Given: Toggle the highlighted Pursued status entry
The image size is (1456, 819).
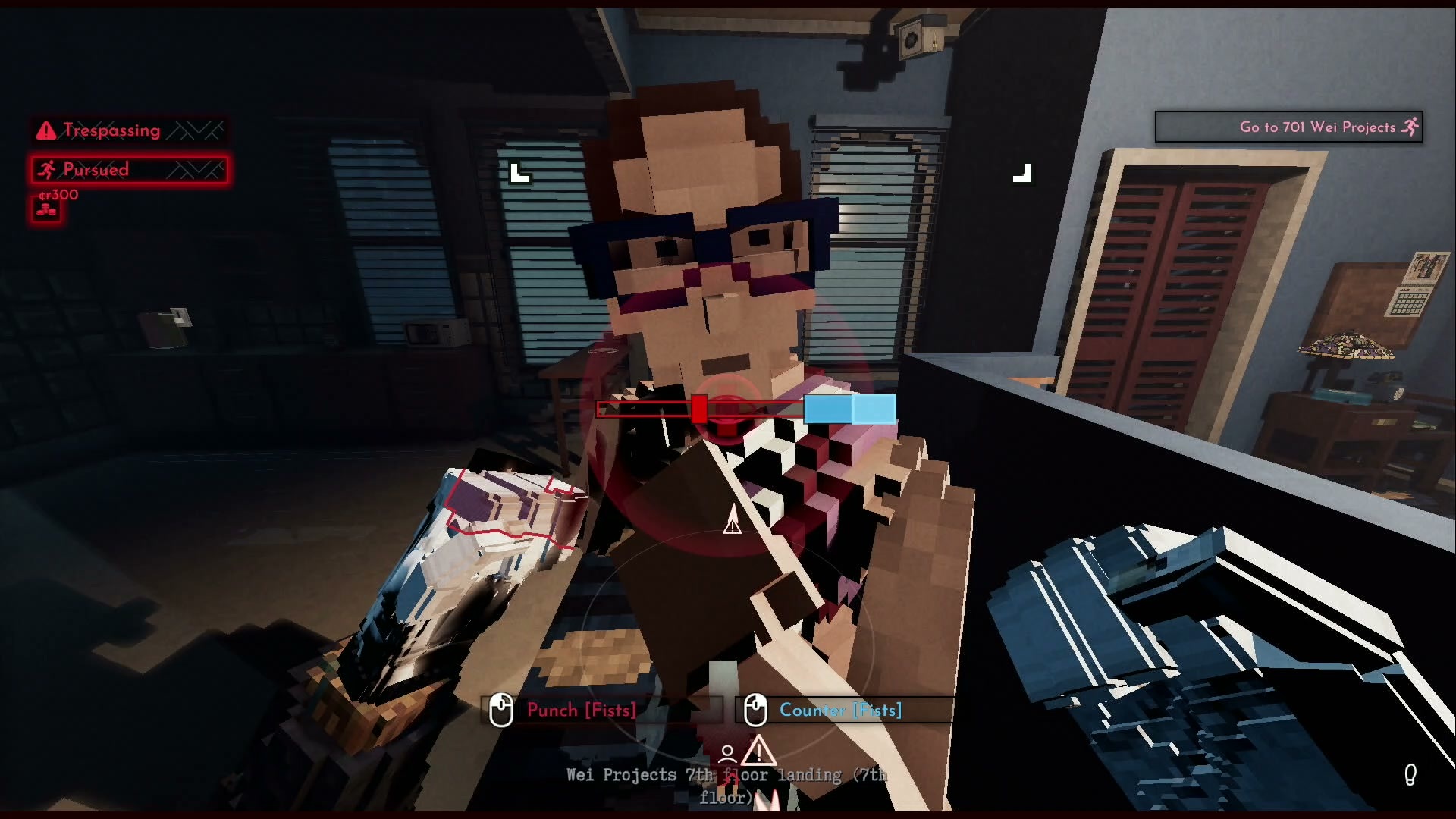Looking at the screenshot, I should click(129, 169).
